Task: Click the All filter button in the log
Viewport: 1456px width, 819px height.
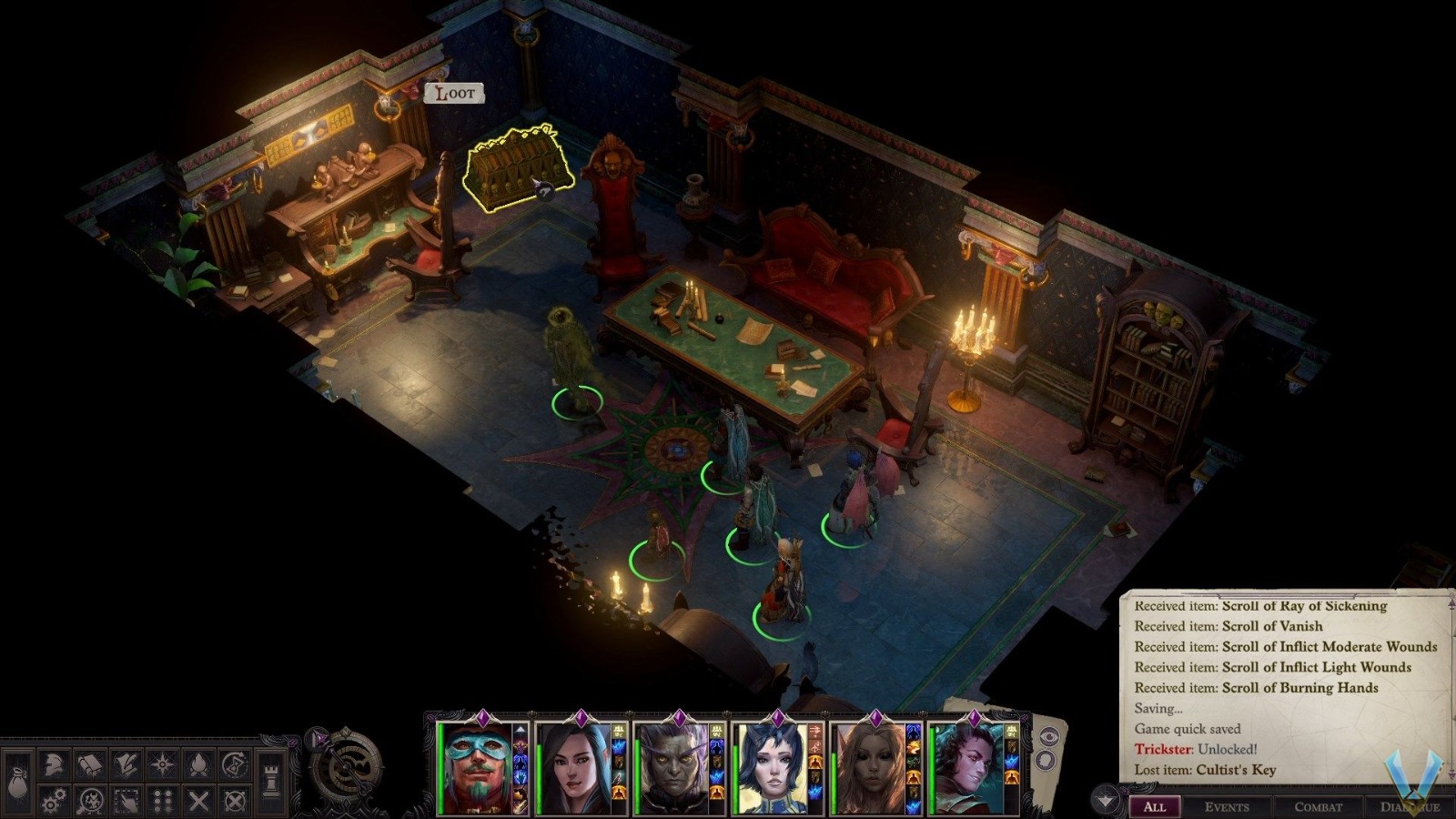Action: [x=1156, y=807]
